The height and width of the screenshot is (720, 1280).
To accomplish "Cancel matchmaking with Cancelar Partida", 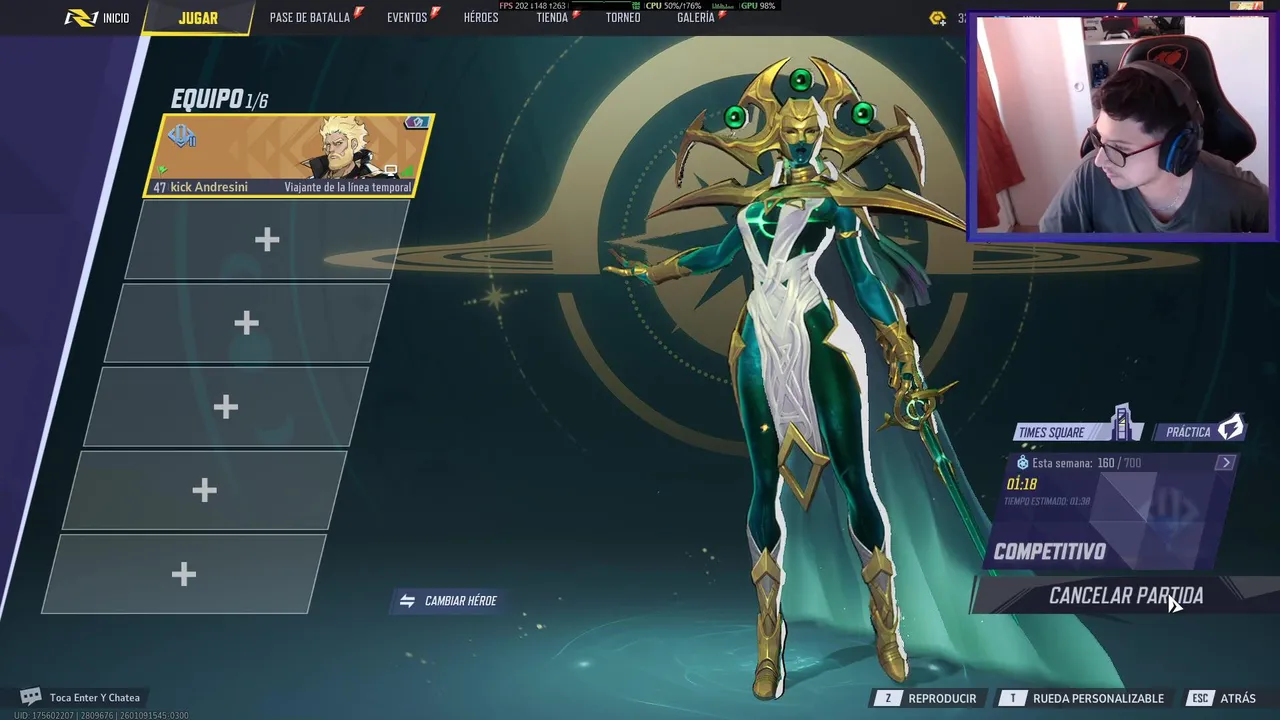I will 1125,596.
